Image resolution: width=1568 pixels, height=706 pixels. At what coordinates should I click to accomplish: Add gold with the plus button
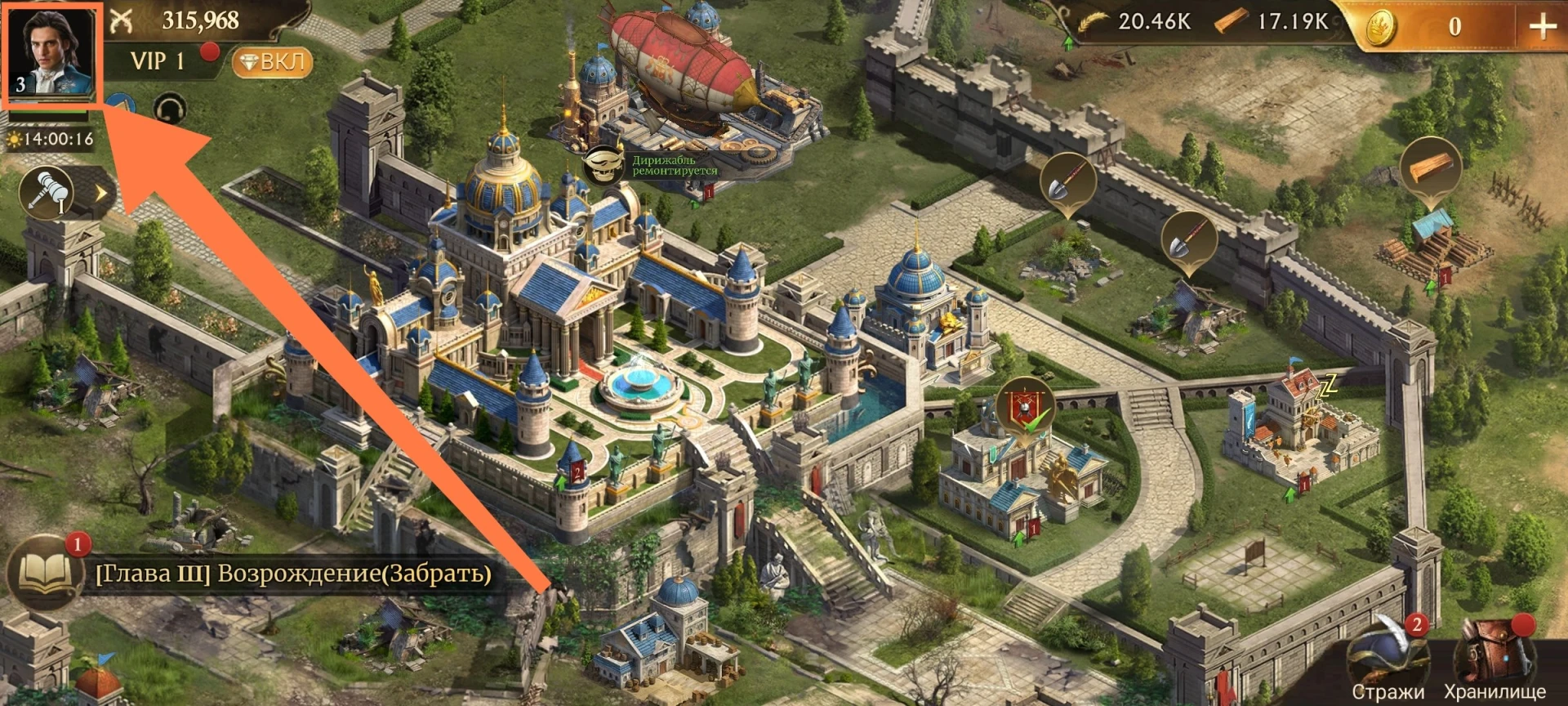(x=1542, y=26)
